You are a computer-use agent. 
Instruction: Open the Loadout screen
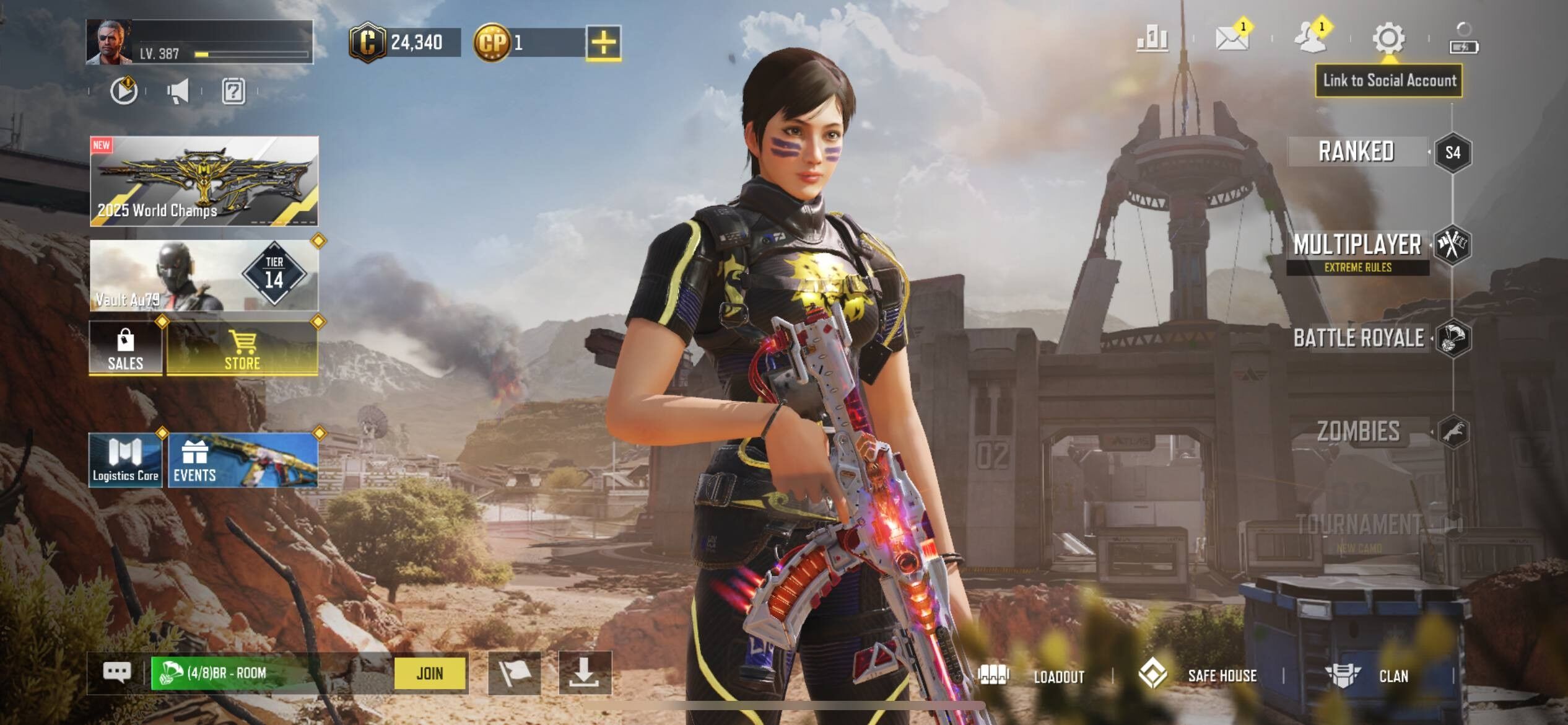pyautogui.click(x=1033, y=675)
